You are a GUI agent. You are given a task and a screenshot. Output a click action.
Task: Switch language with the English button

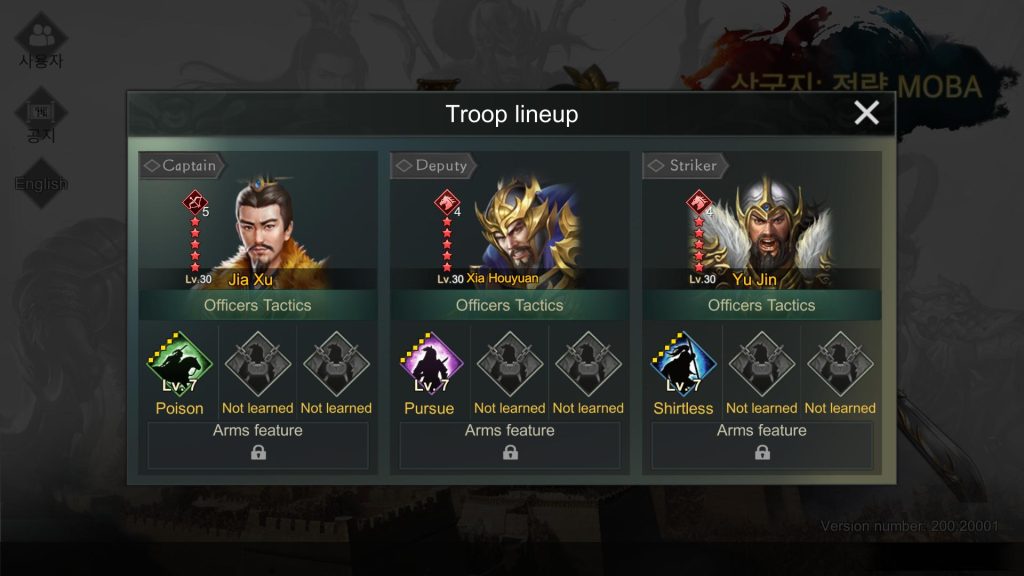coord(41,183)
